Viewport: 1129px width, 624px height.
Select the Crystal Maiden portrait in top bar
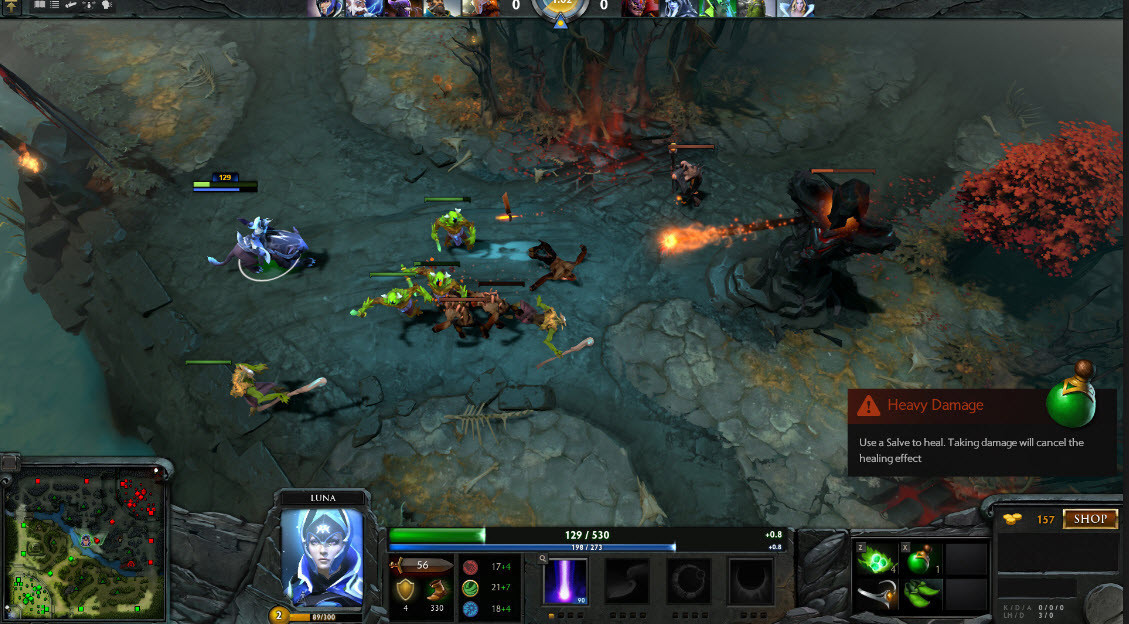[x=799, y=8]
